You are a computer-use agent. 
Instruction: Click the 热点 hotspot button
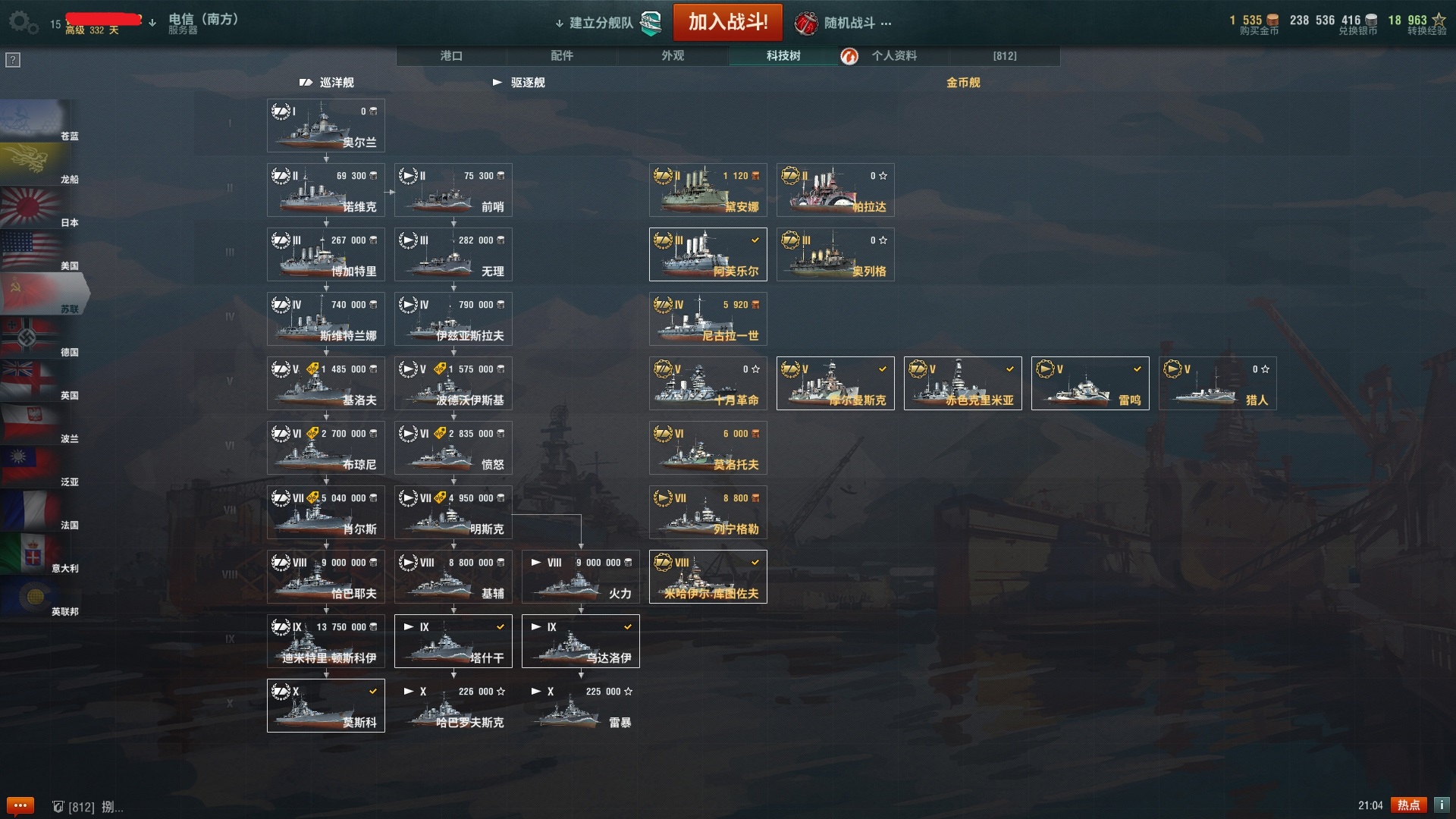pyautogui.click(x=1408, y=805)
